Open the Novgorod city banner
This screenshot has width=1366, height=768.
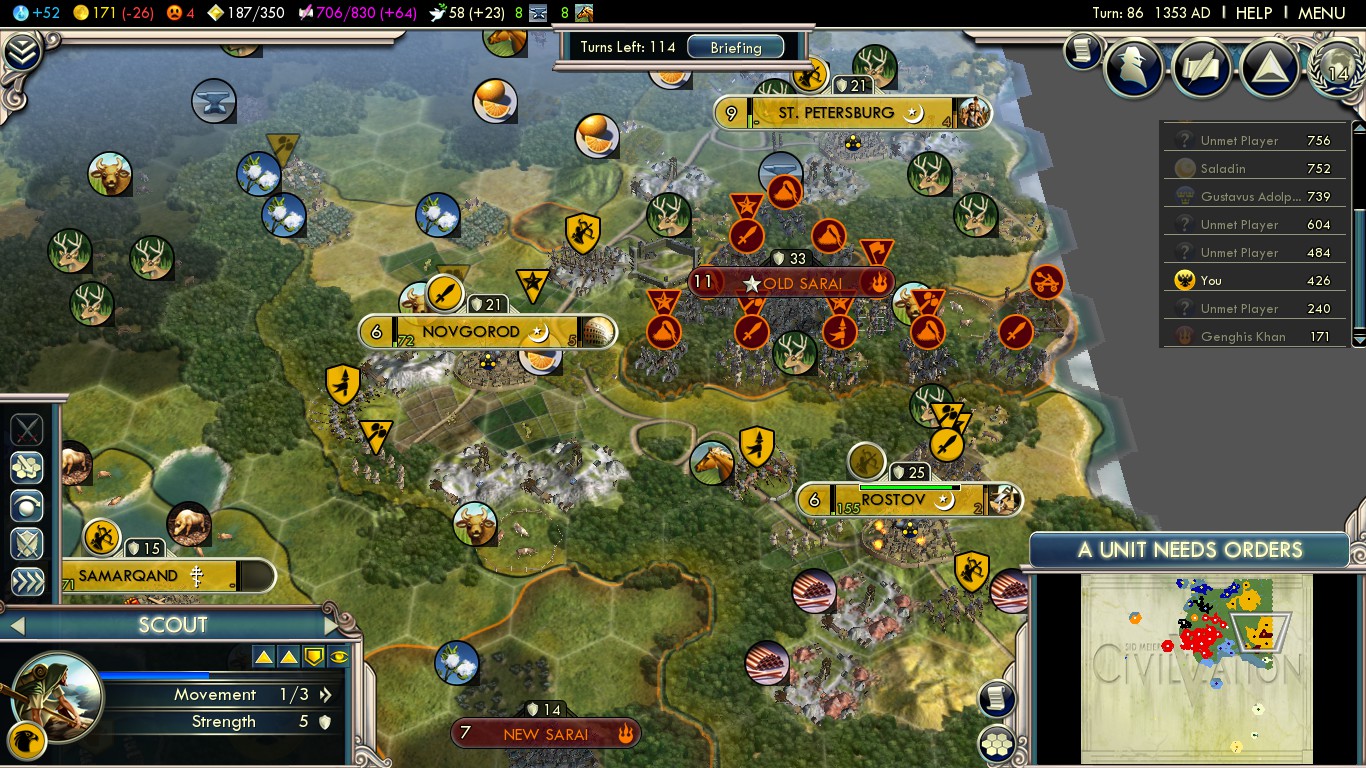(470, 331)
